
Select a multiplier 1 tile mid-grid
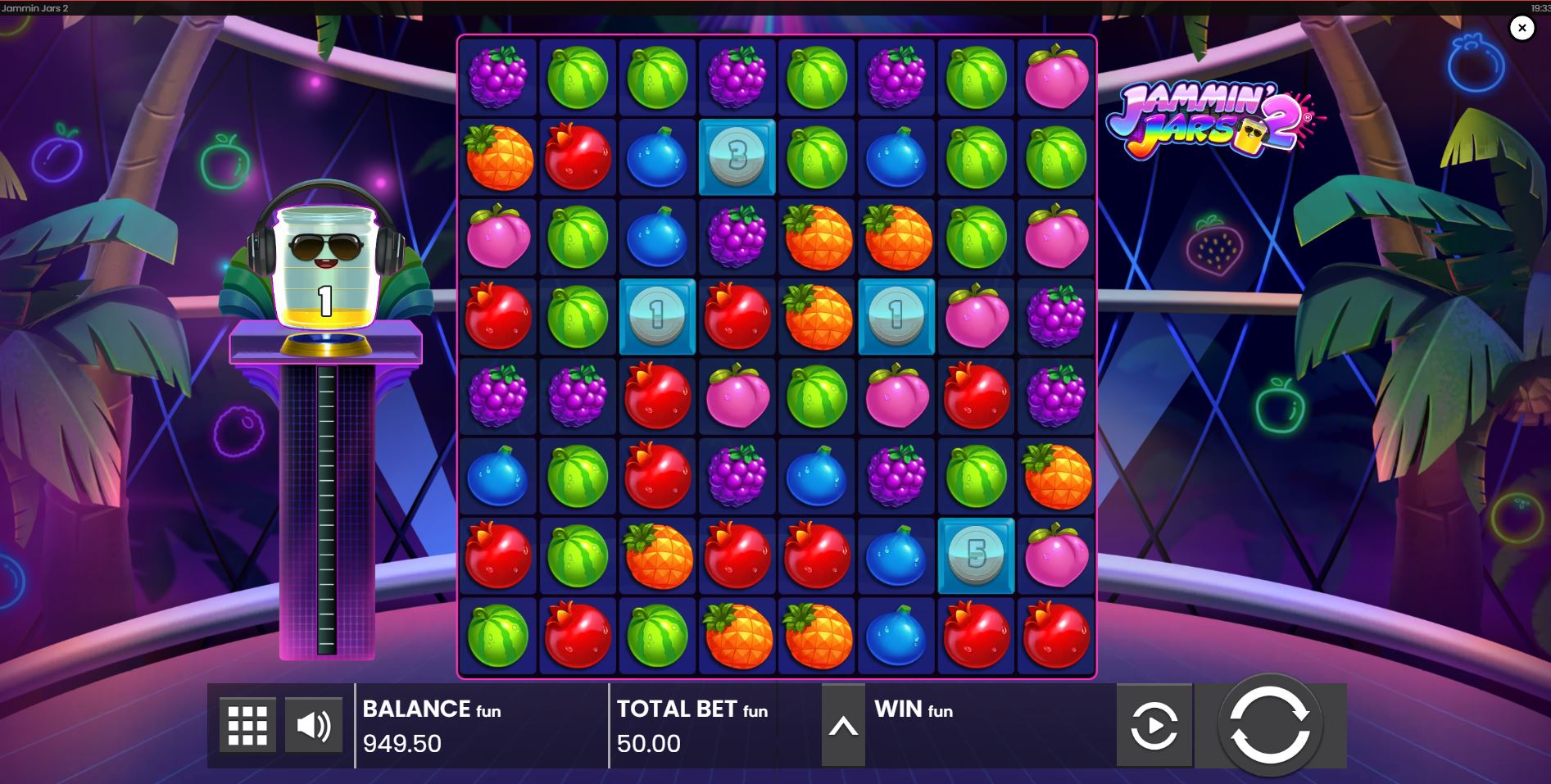656,317
